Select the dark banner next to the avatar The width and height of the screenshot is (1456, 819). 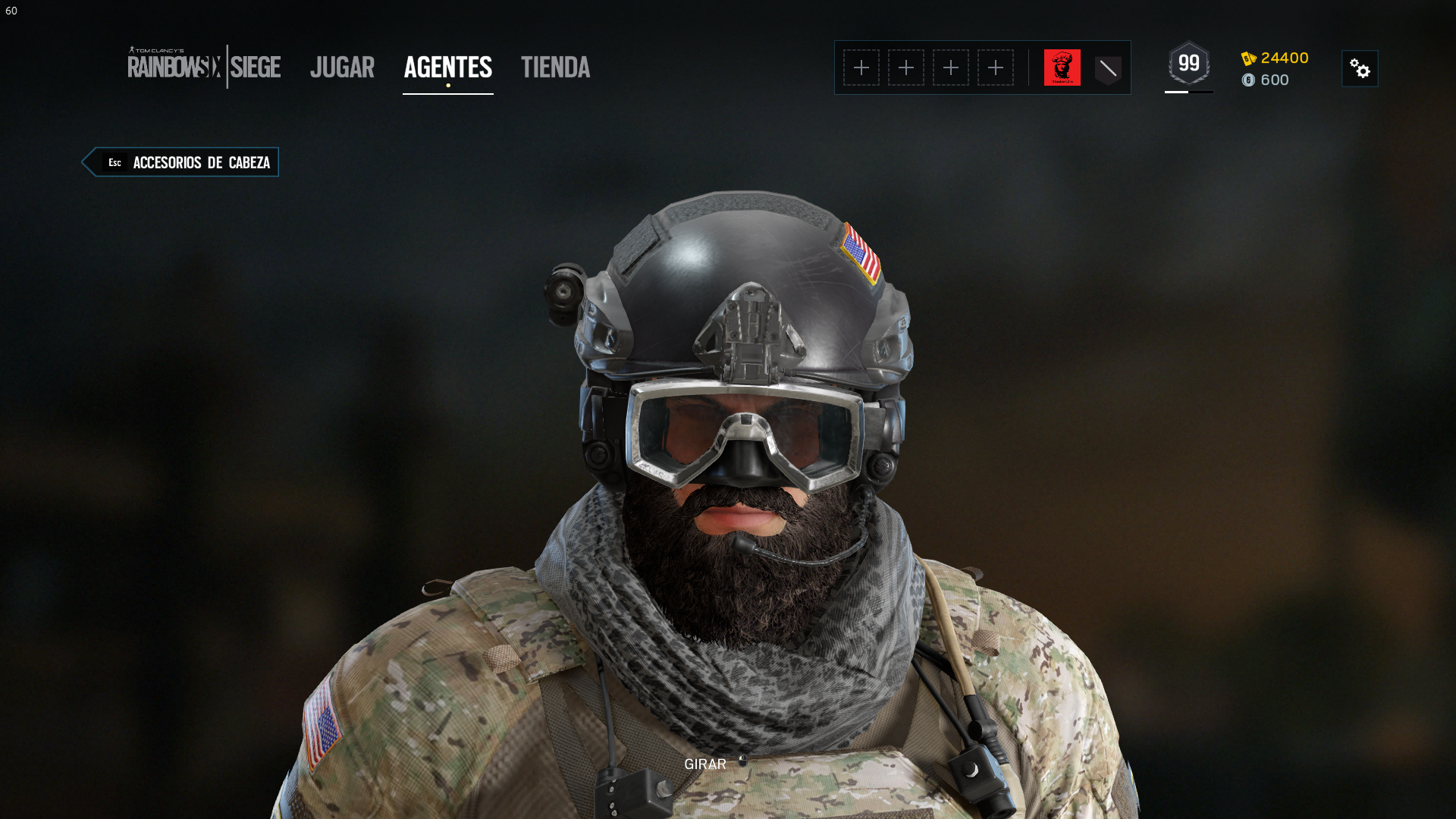pyautogui.click(x=1107, y=67)
